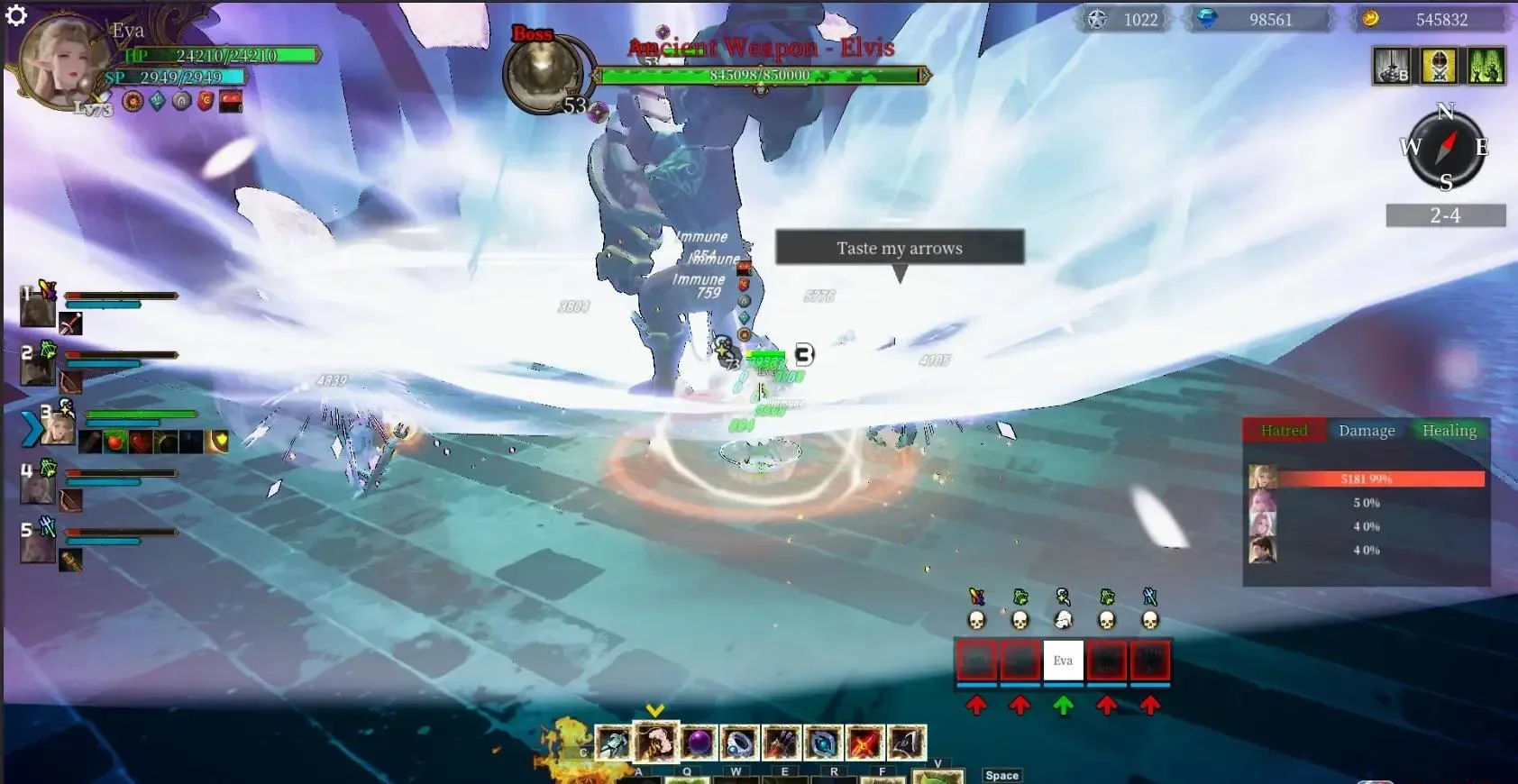This screenshot has width=1518, height=784.
Task: Activate the armored knight skill slot
Action: coord(613,743)
